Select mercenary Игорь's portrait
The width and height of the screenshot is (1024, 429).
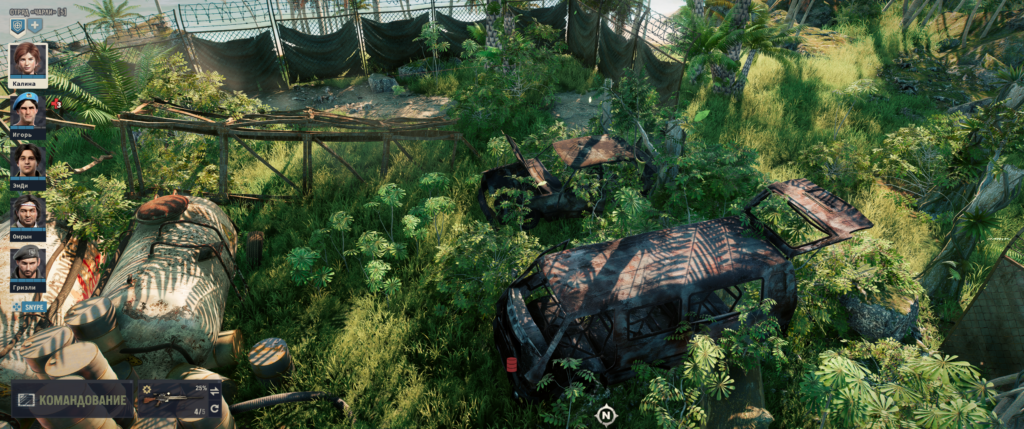tap(28, 110)
